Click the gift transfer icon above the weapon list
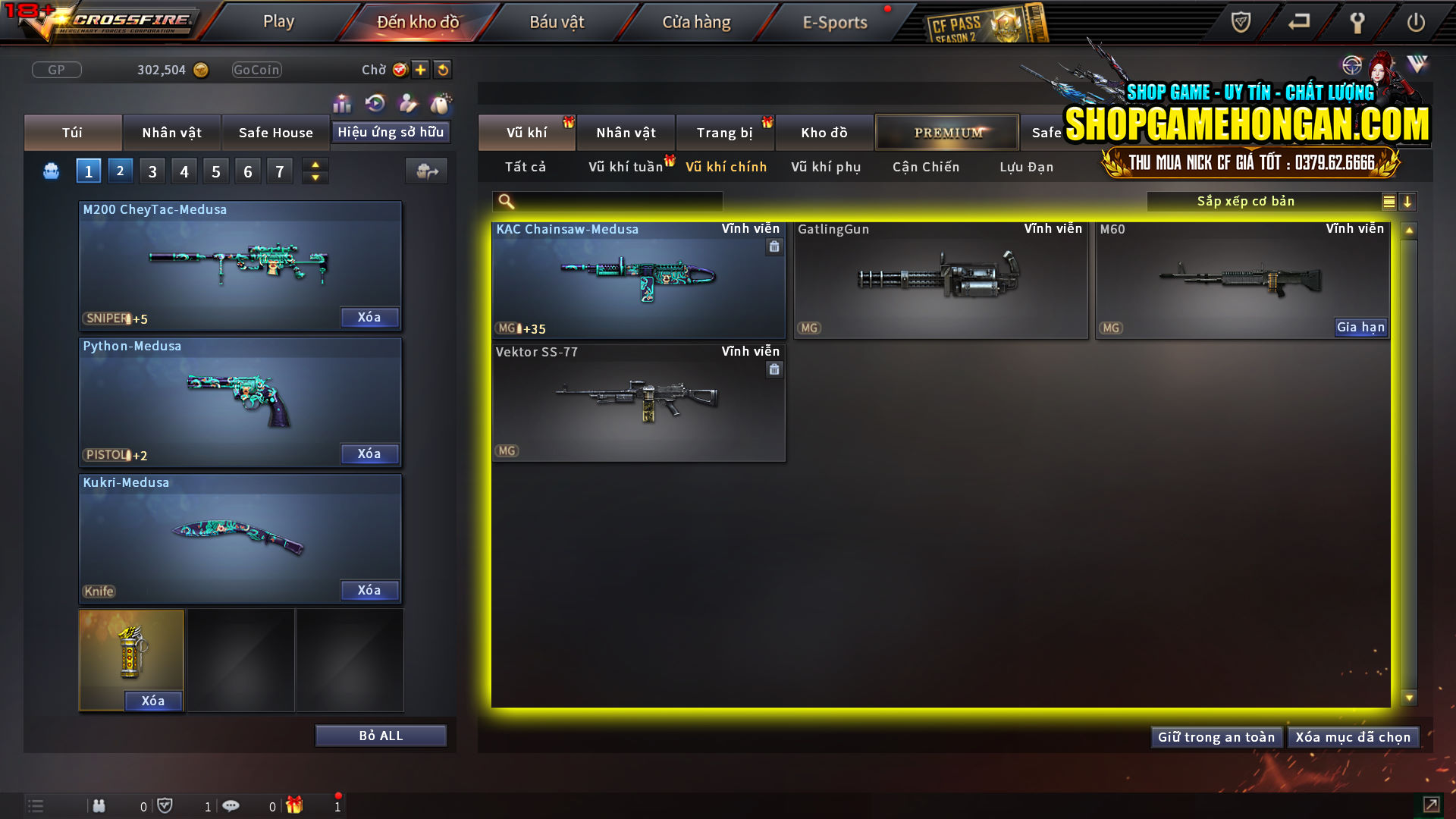This screenshot has height=819, width=1456. (426, 171)
